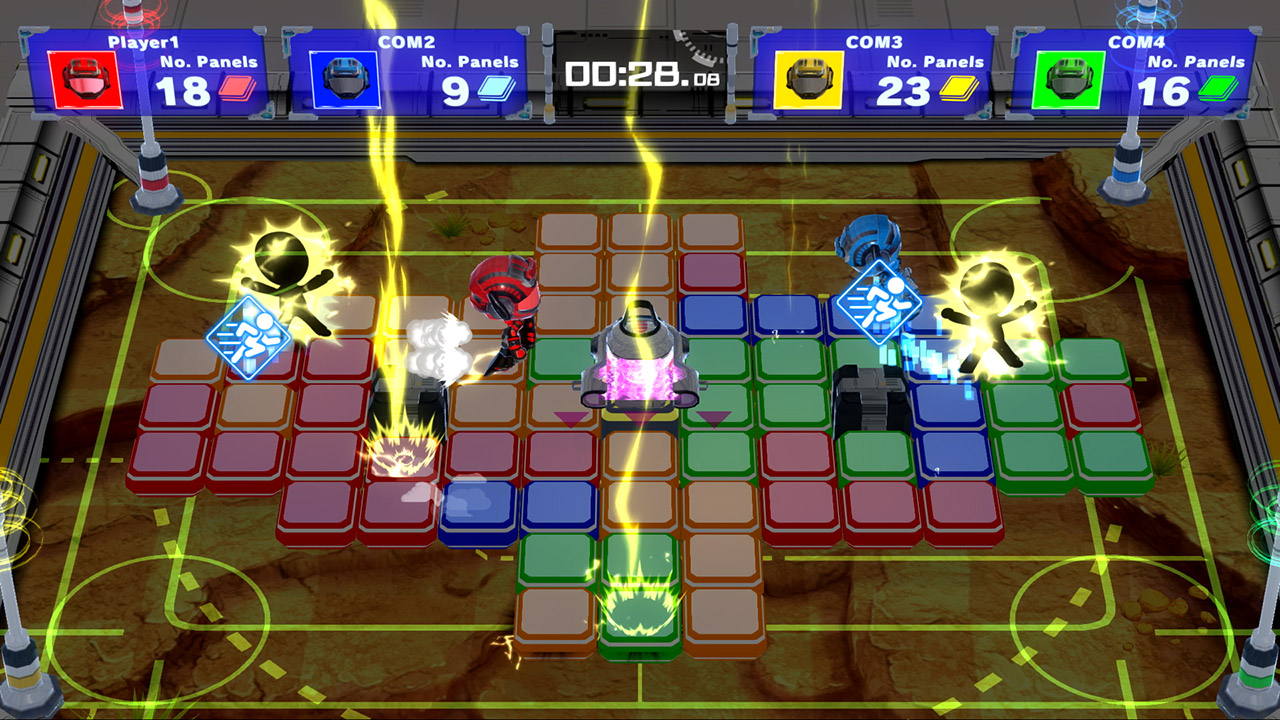Click Player1's panel count showing 18
This screenshot has width=1280, height=720.
coord(183,92)
